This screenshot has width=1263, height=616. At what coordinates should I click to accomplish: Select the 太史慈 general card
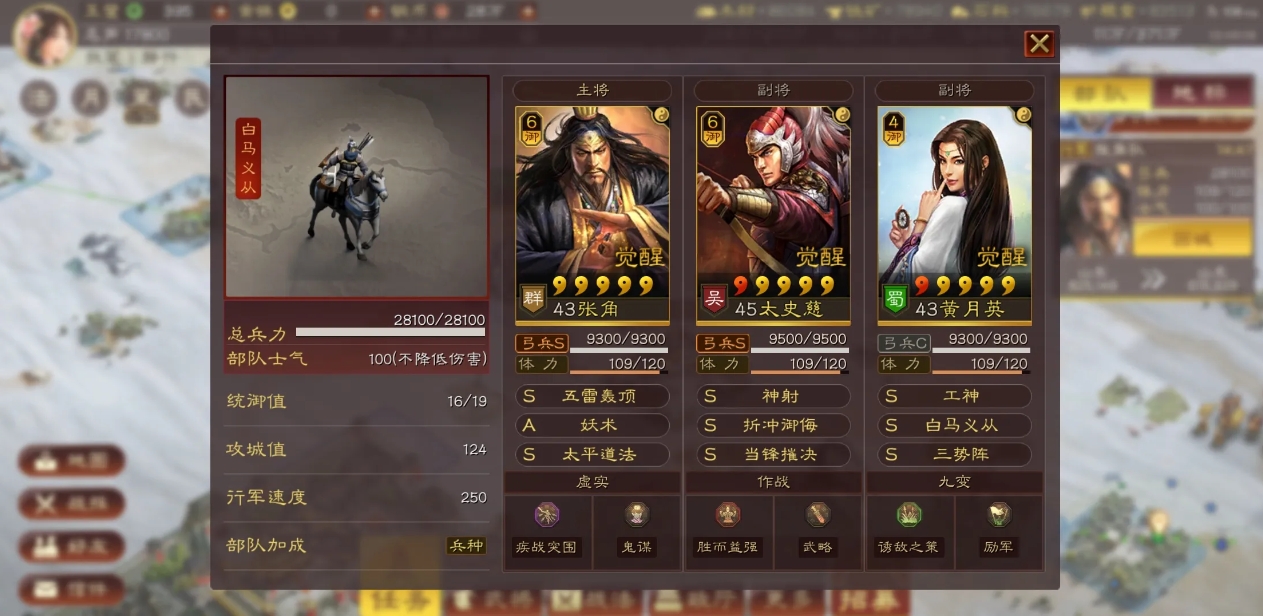(x=773, y=210)
